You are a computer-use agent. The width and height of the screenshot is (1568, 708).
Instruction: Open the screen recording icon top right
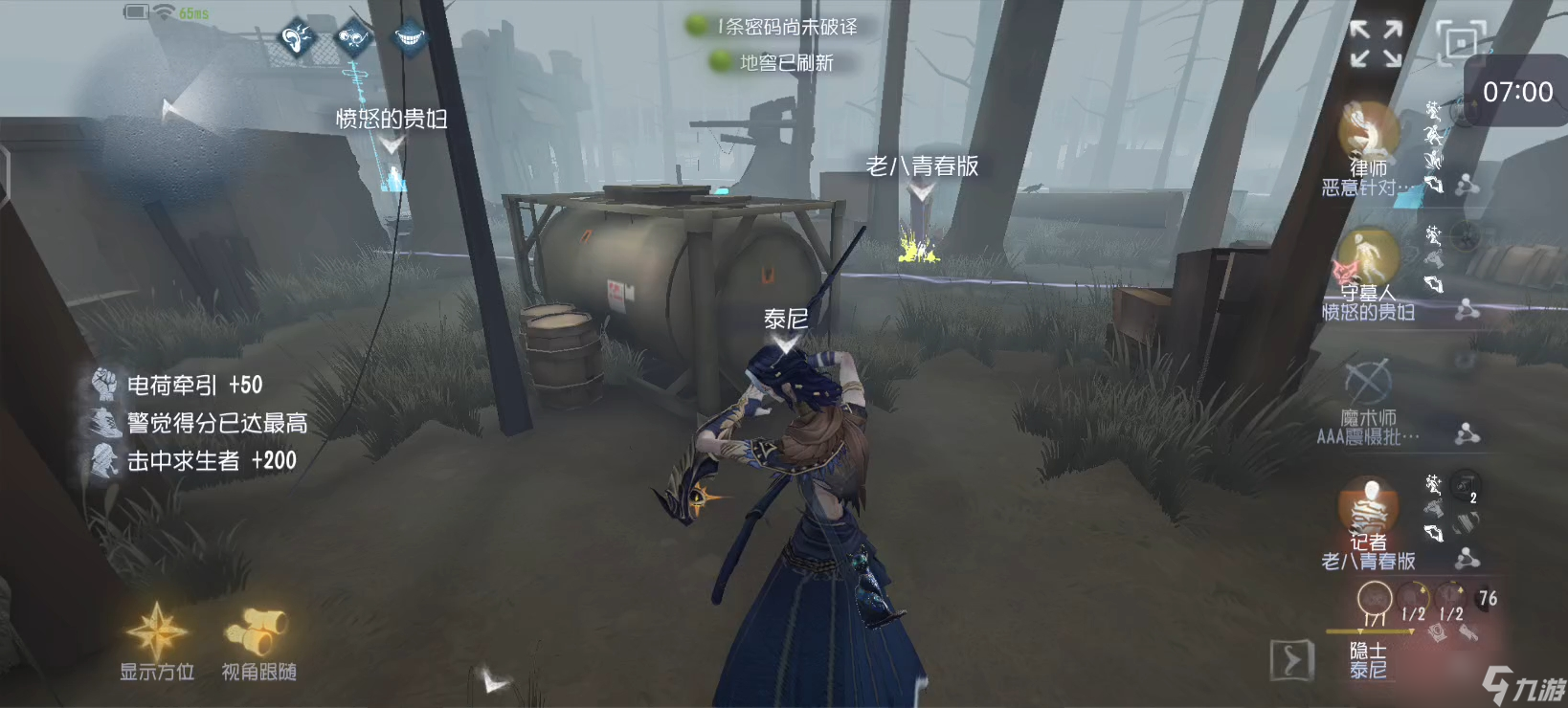(1463, 42)
